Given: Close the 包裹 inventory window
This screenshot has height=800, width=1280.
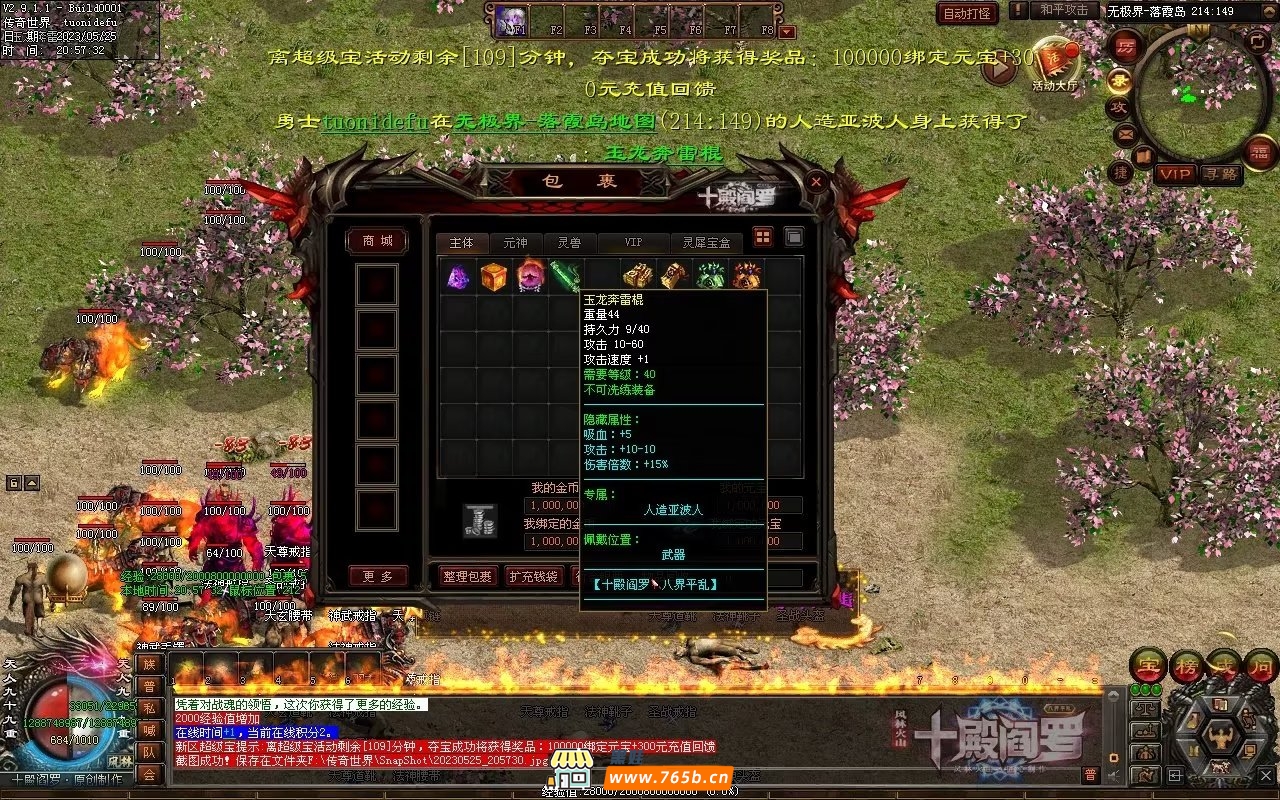Looking at the screenshot, I should point(816,182).
